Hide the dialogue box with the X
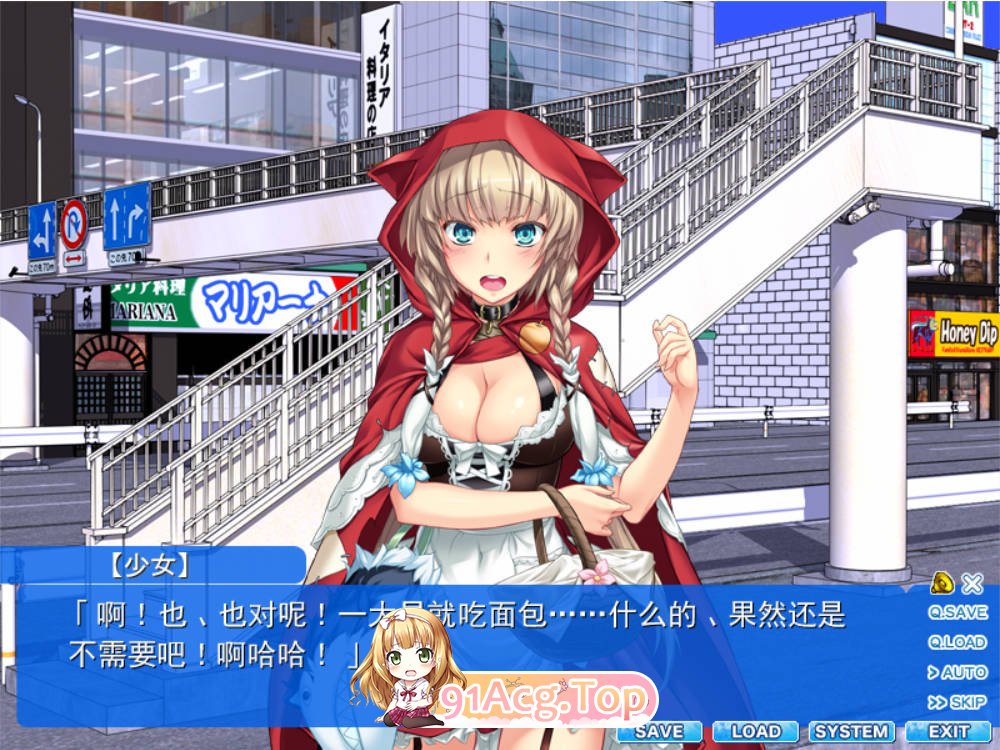 tap(971, 583)
